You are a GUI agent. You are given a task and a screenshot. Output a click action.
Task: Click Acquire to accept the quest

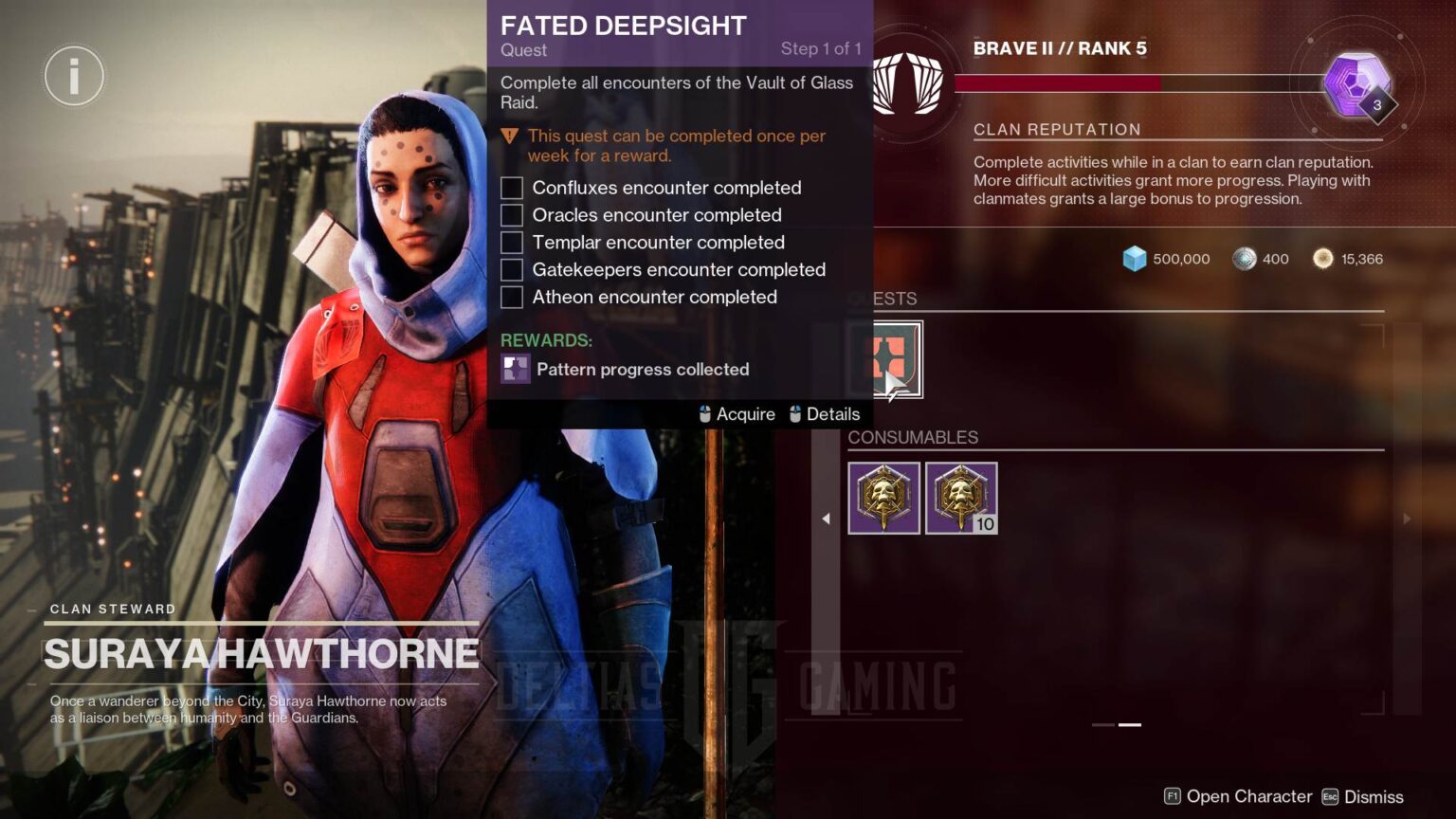[x=746, y=413]
